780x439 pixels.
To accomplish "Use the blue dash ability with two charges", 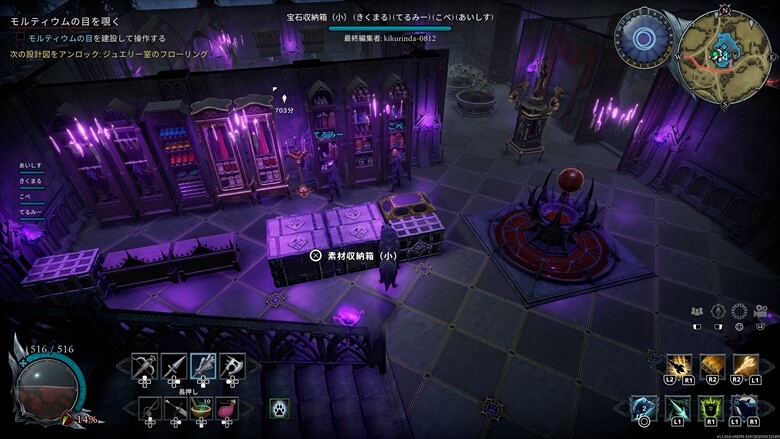I will pyautogui.click(x=645, y=408).
